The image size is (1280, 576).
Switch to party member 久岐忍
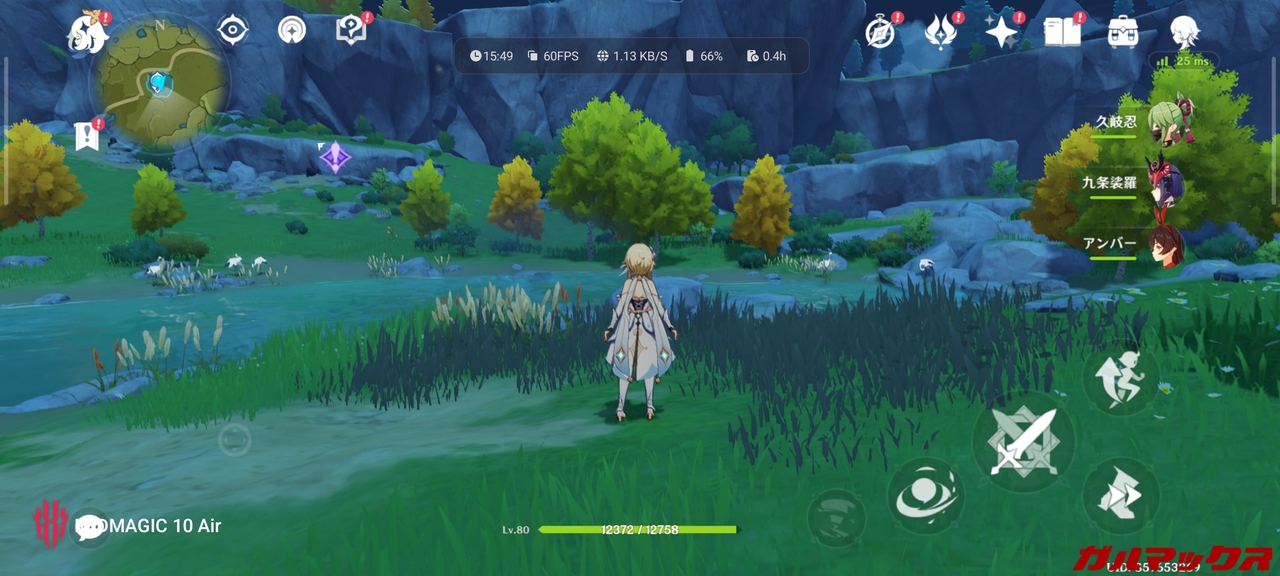(x=1163, y=122)
